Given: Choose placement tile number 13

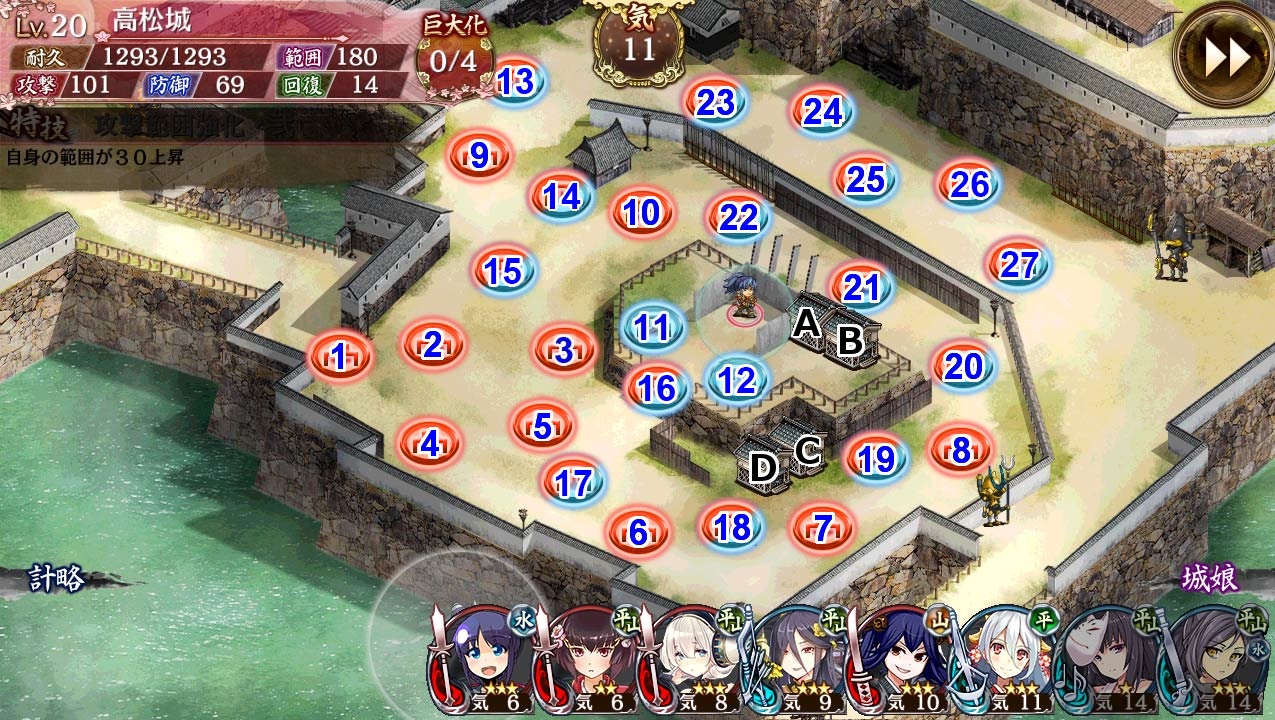Looking at the screenshot, I should 515,82.
